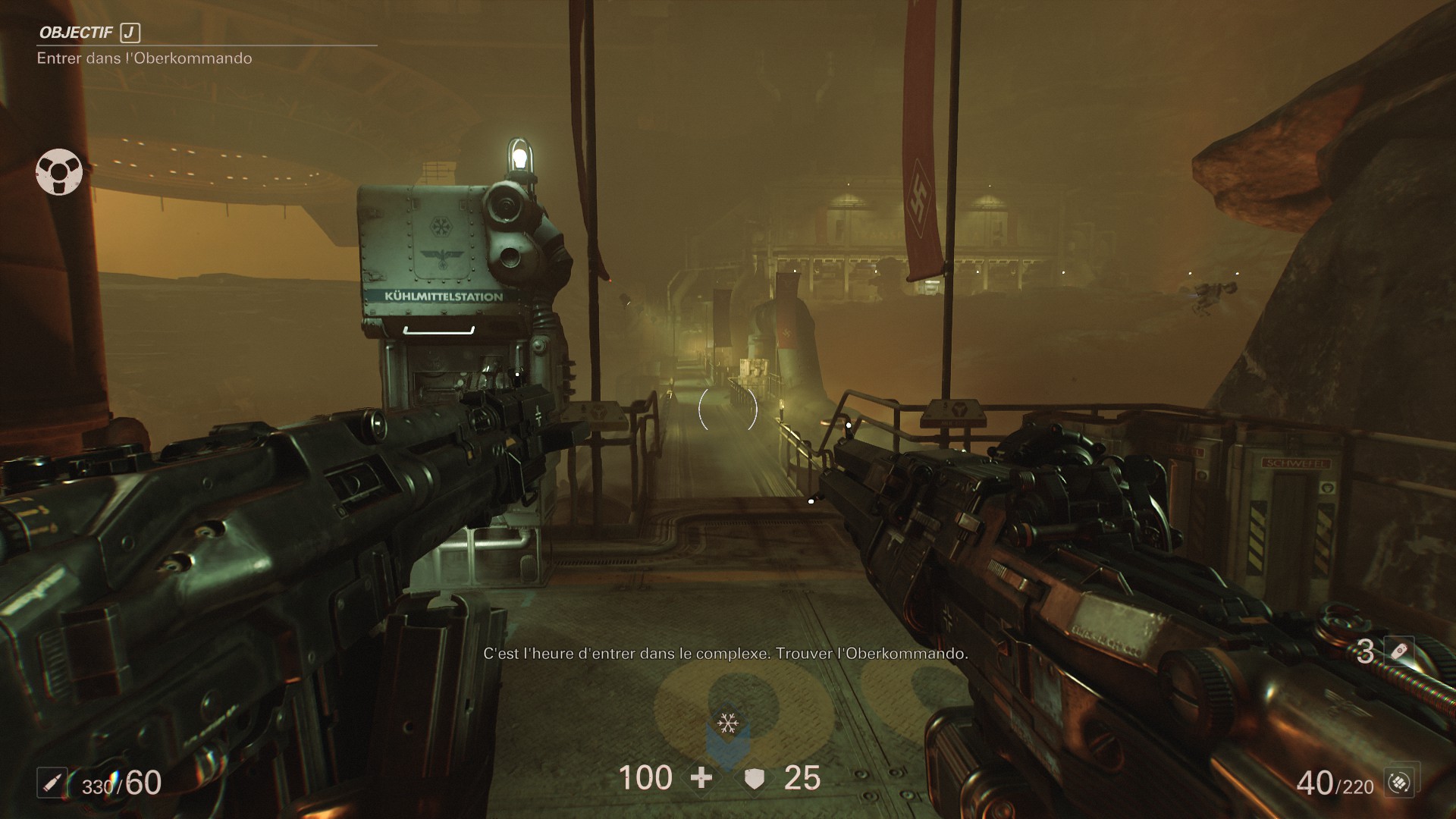Click the throwable item icon beside the 3
This screenshot has width=1456, height=819.
[1400, 651]
